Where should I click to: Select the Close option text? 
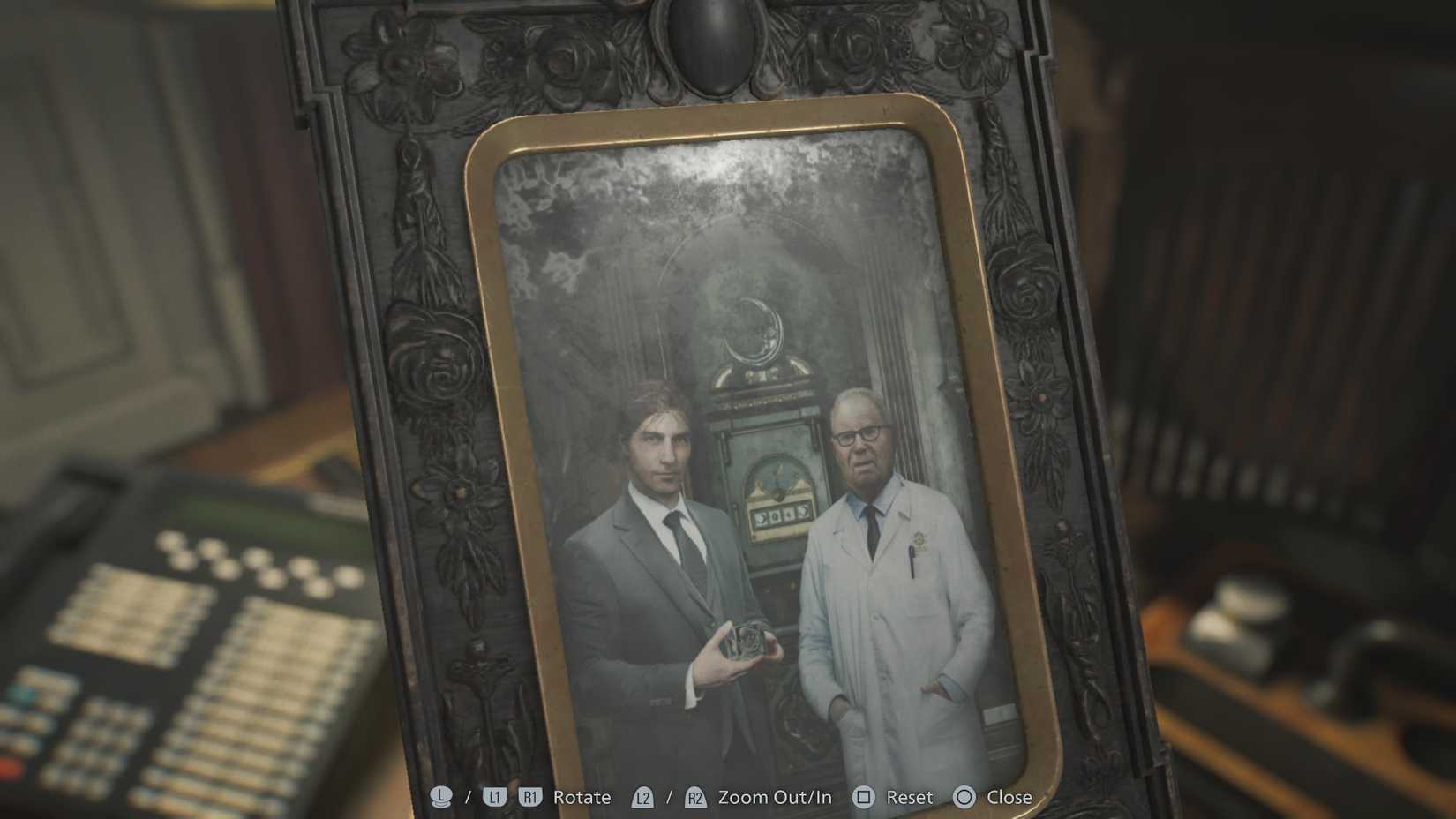click(1012, 797)
